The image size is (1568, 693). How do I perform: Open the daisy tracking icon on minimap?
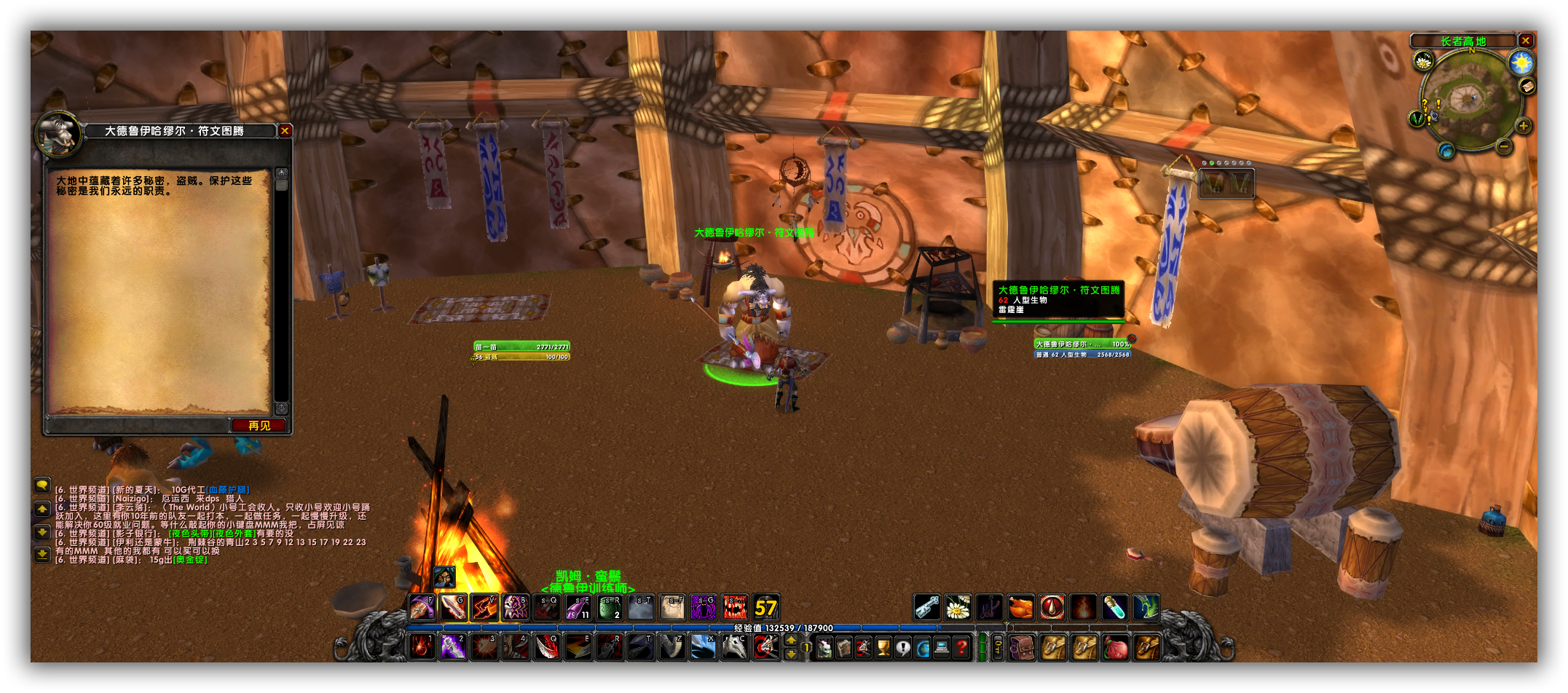(x=1423, y=63)
